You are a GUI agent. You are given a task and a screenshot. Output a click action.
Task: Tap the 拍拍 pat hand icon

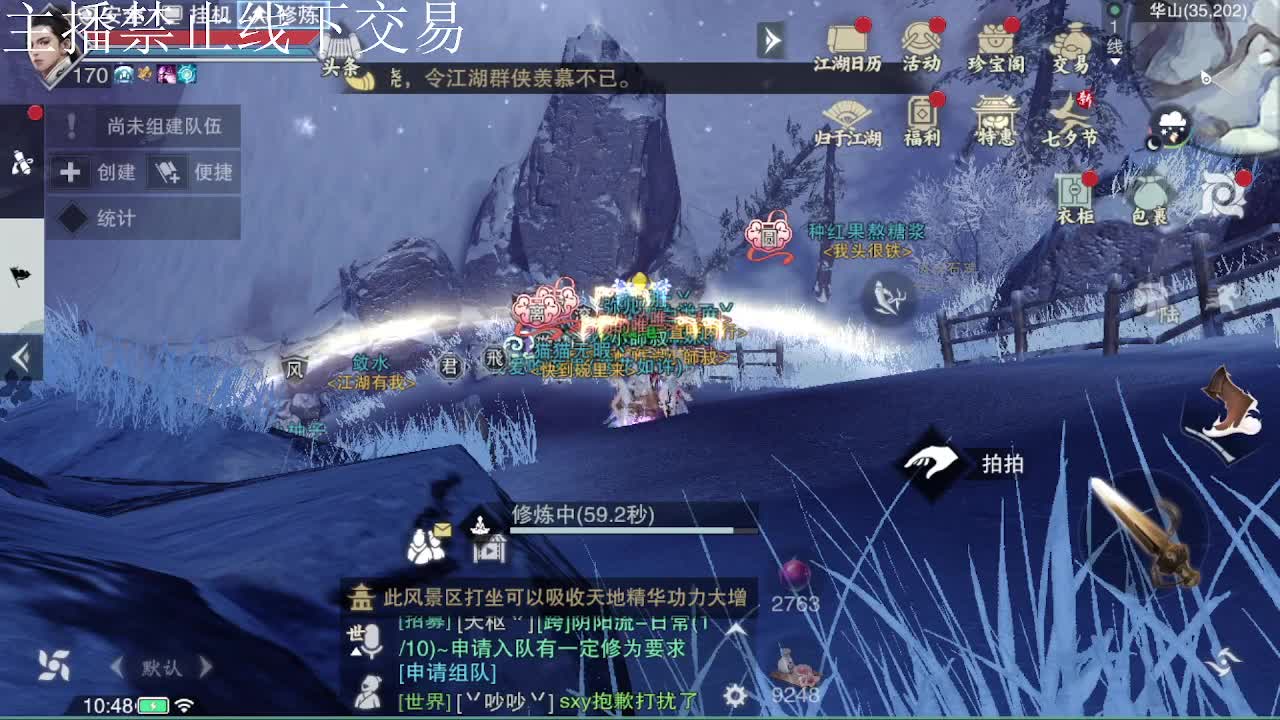coord(931,462)
